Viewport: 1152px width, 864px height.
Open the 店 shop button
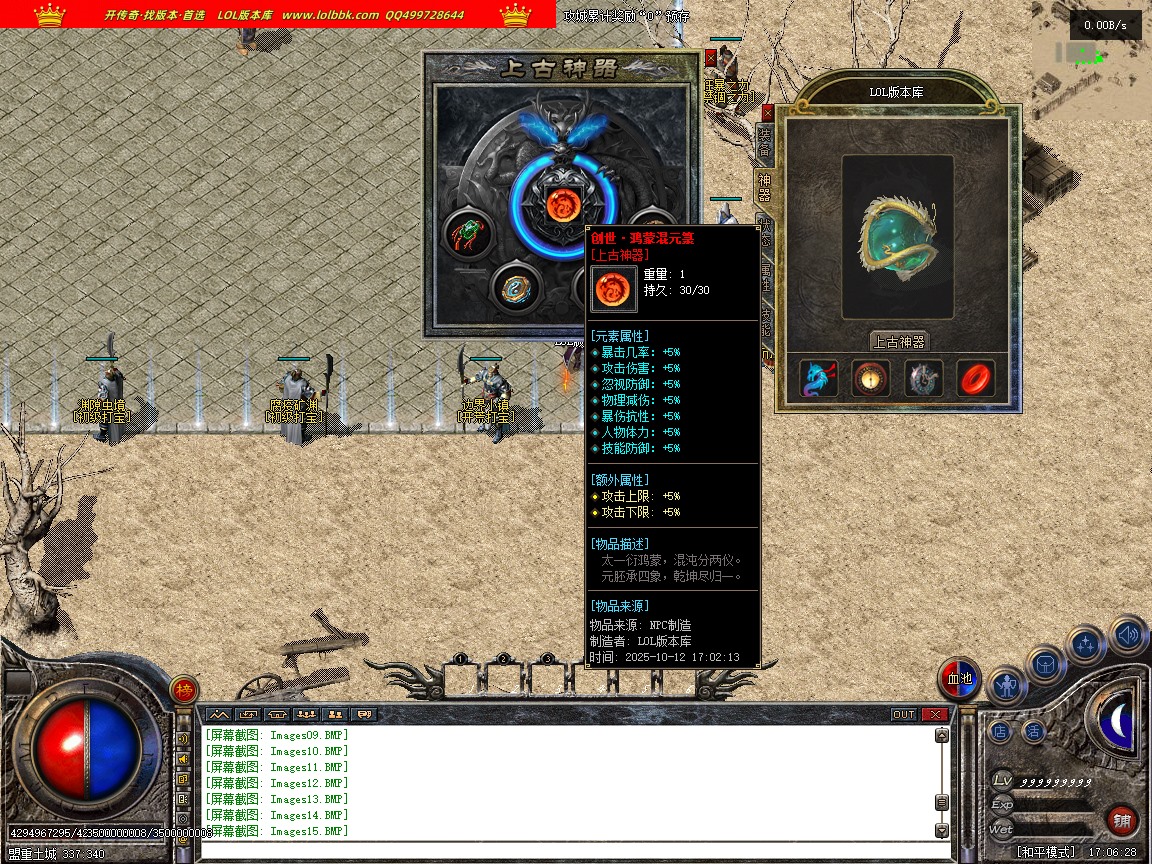click(x=1000, y=731)
